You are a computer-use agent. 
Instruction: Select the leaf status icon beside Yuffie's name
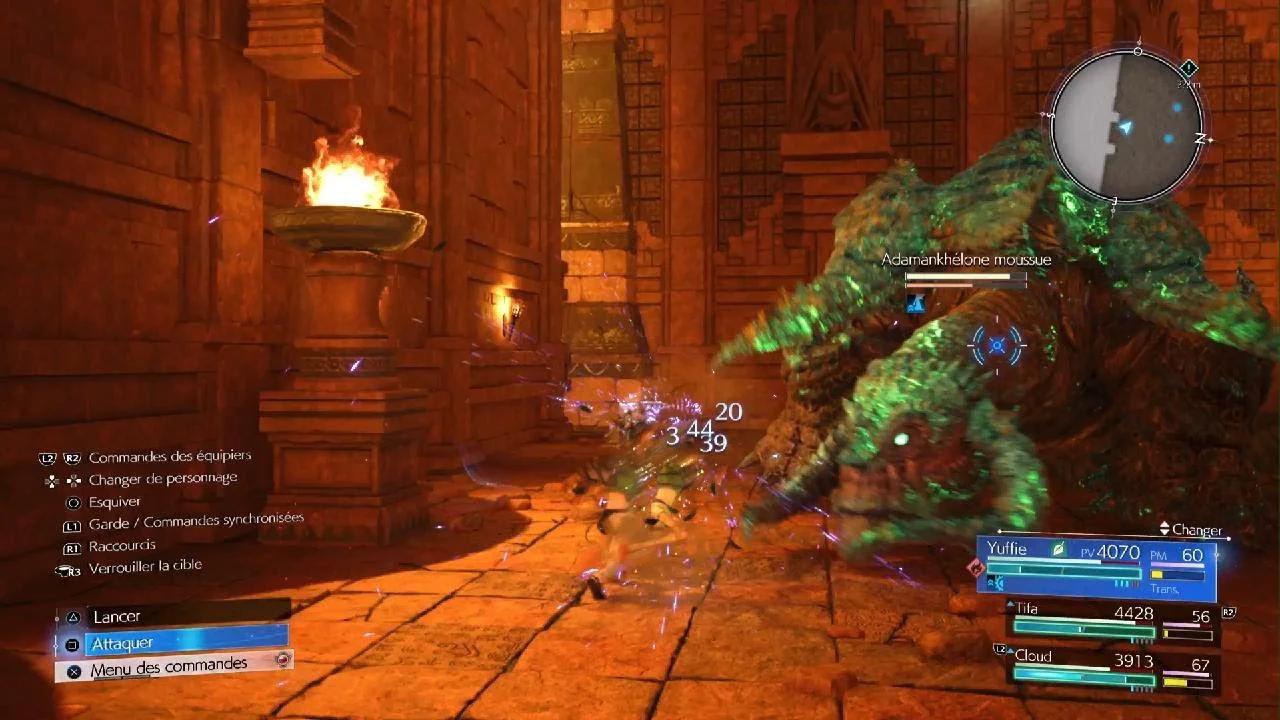[x=1058, y=548]
